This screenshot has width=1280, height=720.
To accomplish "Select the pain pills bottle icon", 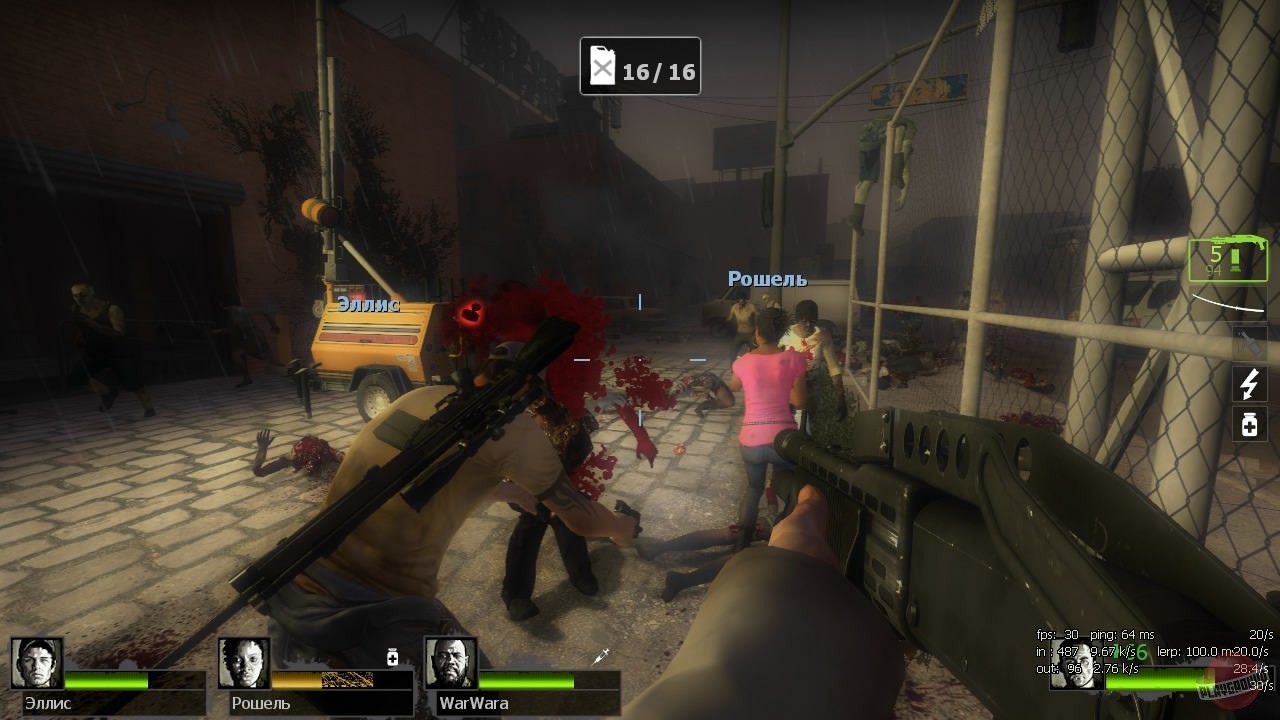I will [1248, 424].
